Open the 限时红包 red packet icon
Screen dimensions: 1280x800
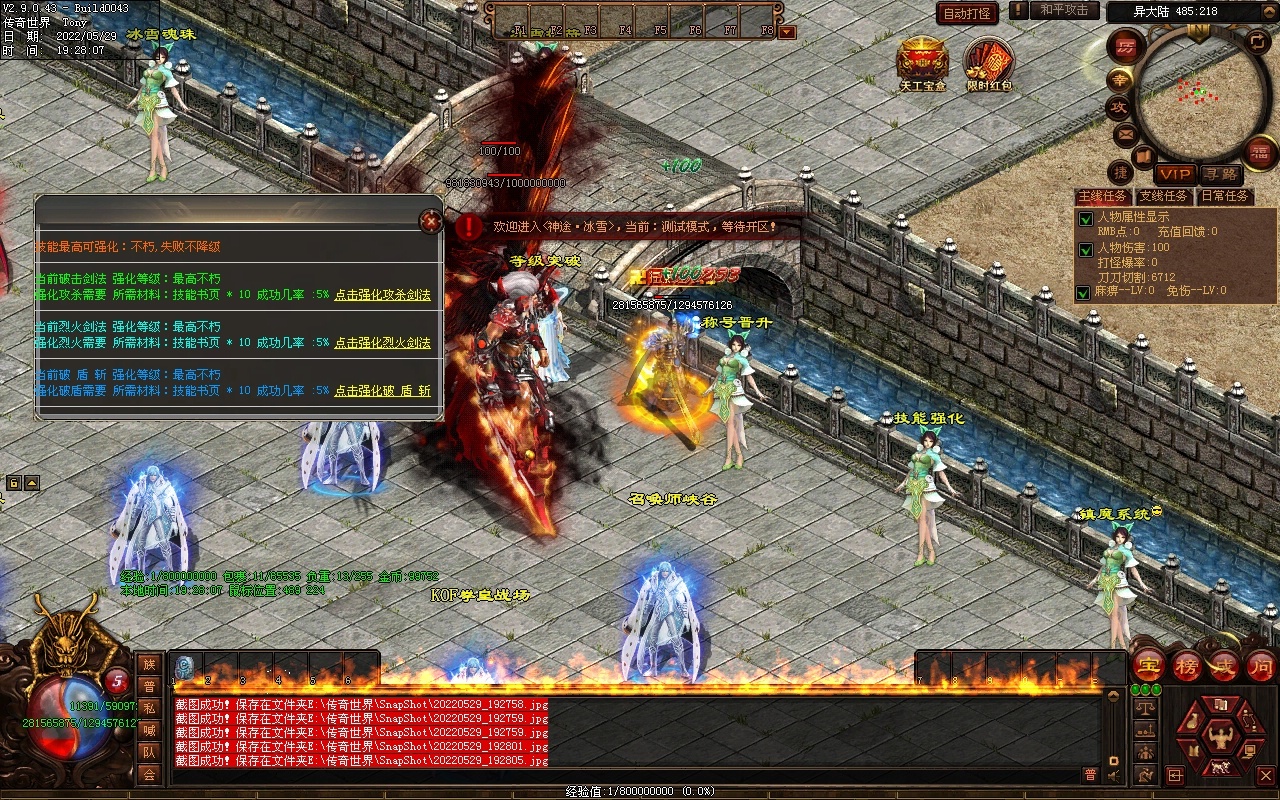coord(988,62)
